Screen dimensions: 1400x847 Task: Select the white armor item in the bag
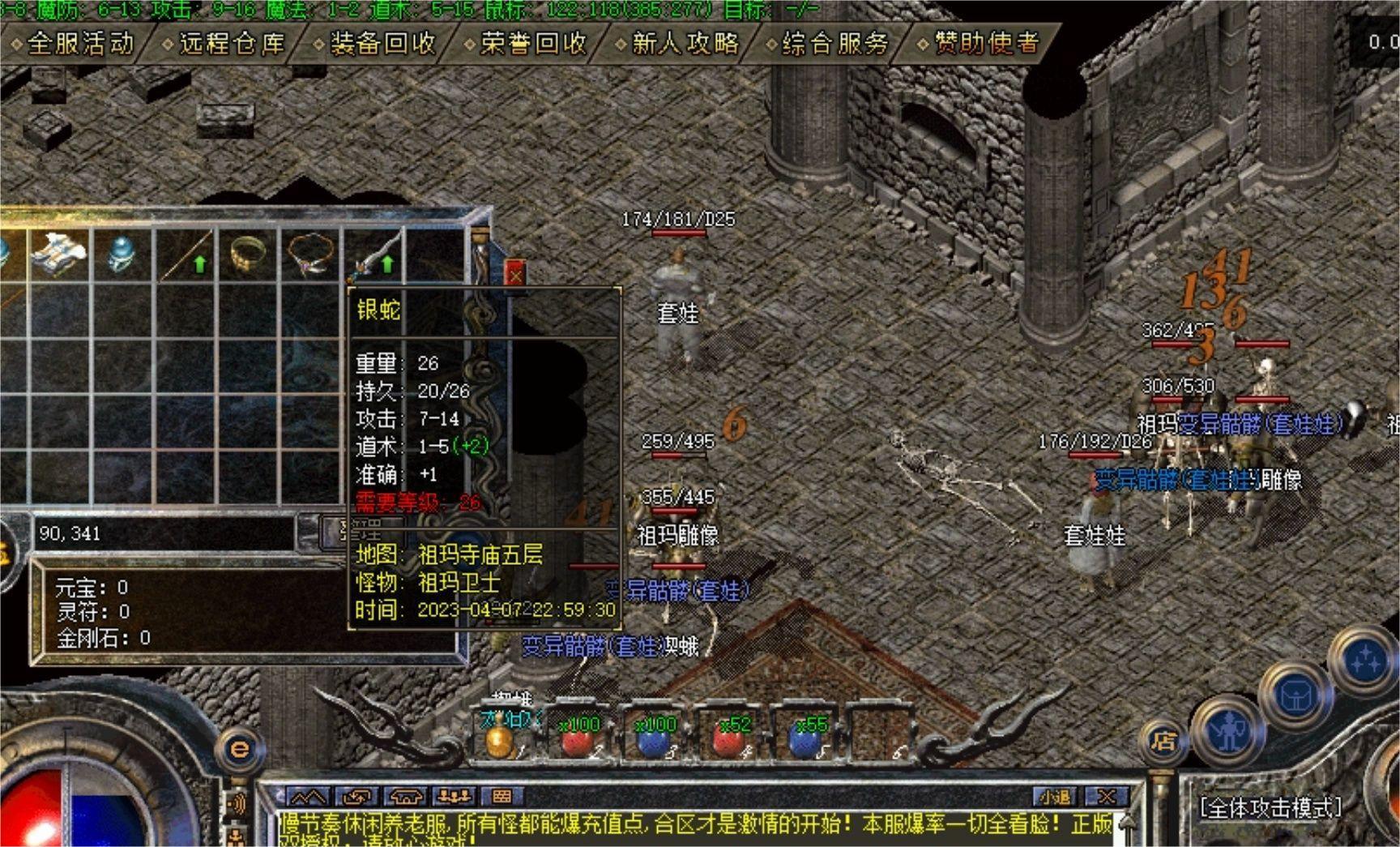(59, 254)
